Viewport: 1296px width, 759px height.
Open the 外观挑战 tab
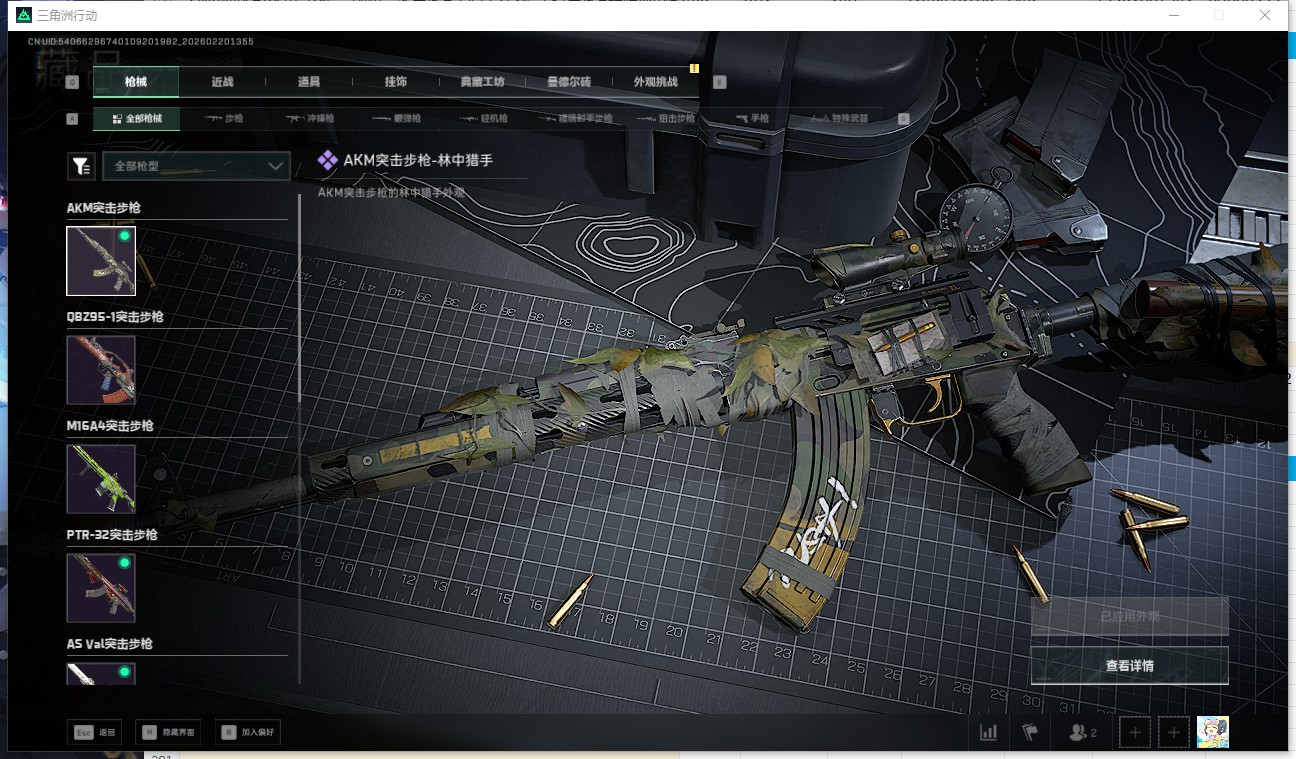655,82
